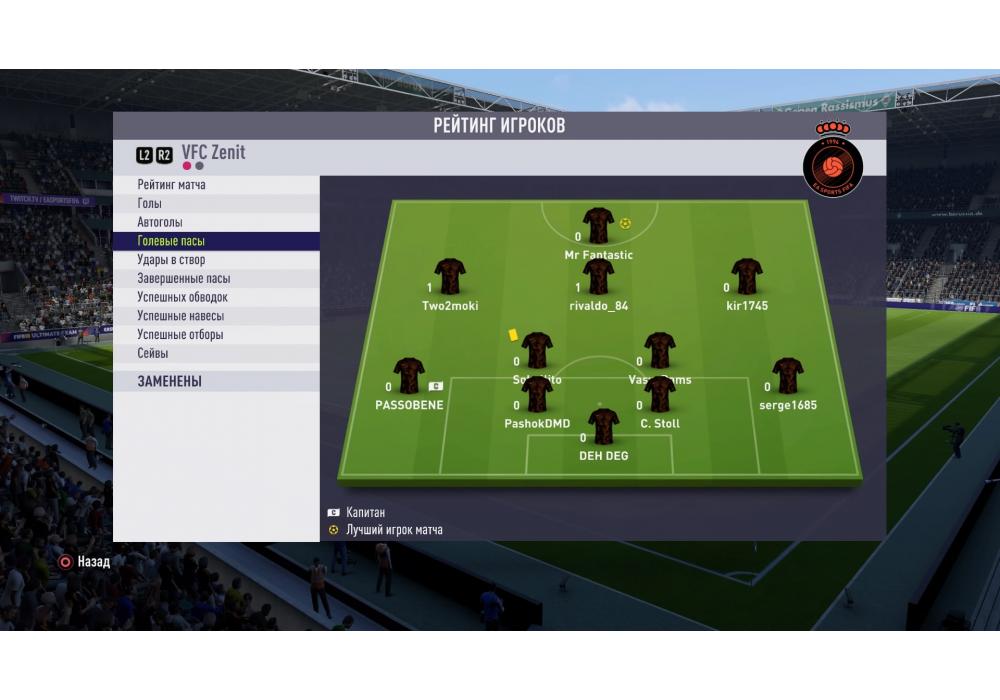Pick rivaldo_84 on the formation

(598, 277)
